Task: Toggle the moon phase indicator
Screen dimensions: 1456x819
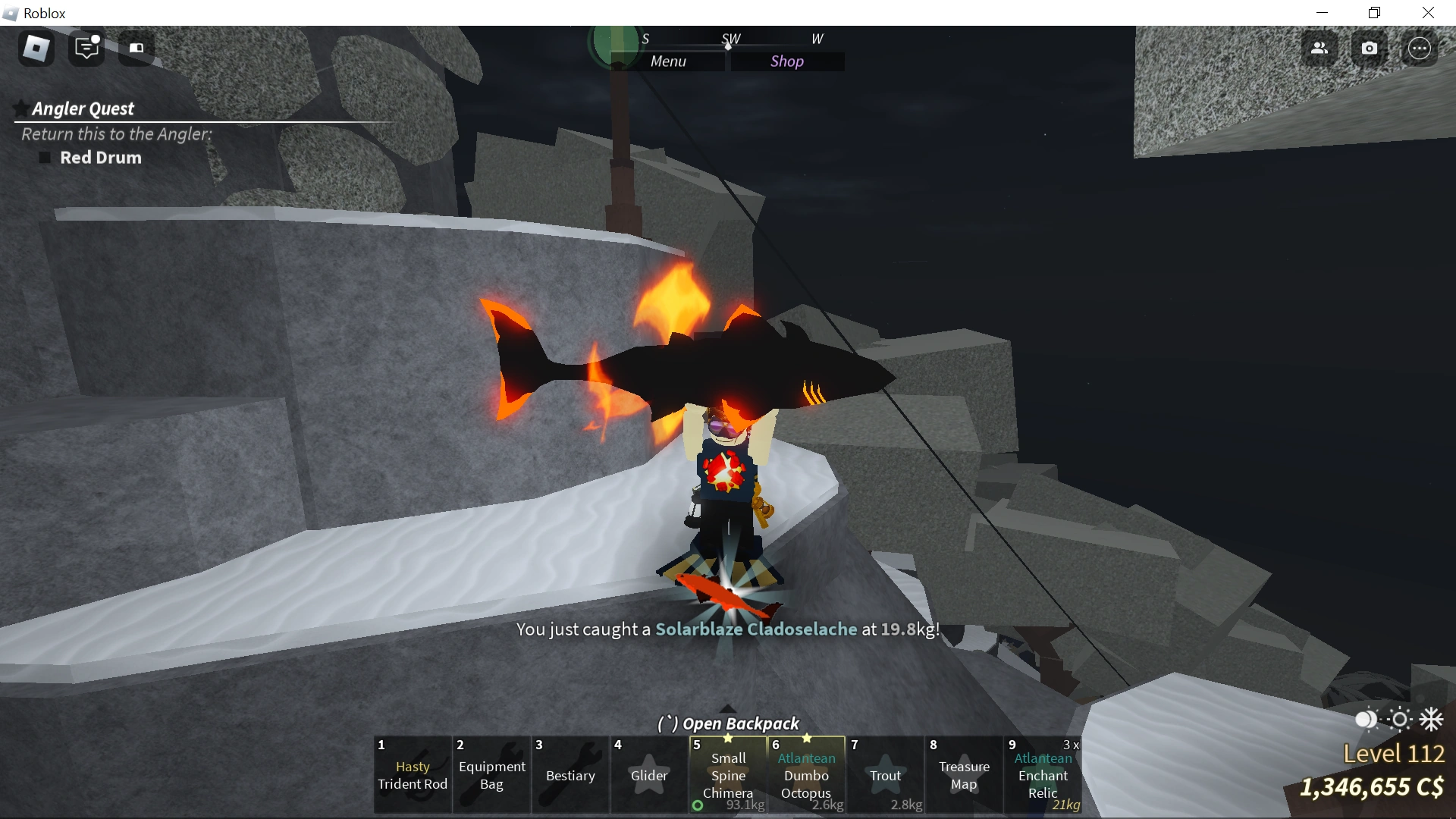Action: click(x=1364, y=720)
